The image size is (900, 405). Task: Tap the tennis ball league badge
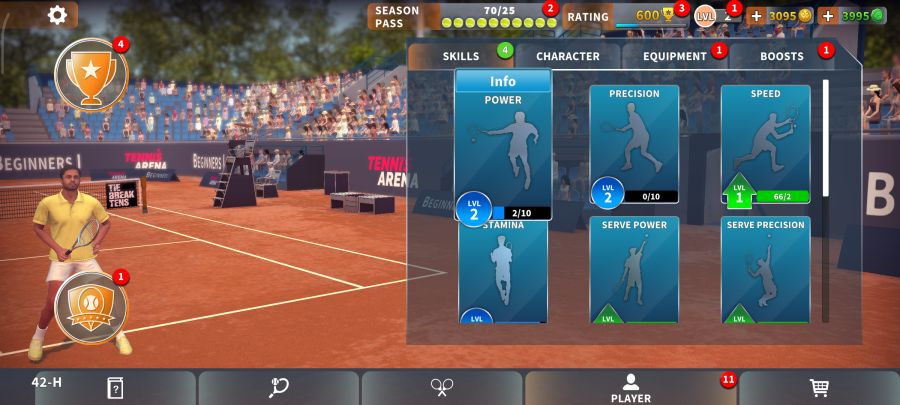click(90, 305)
